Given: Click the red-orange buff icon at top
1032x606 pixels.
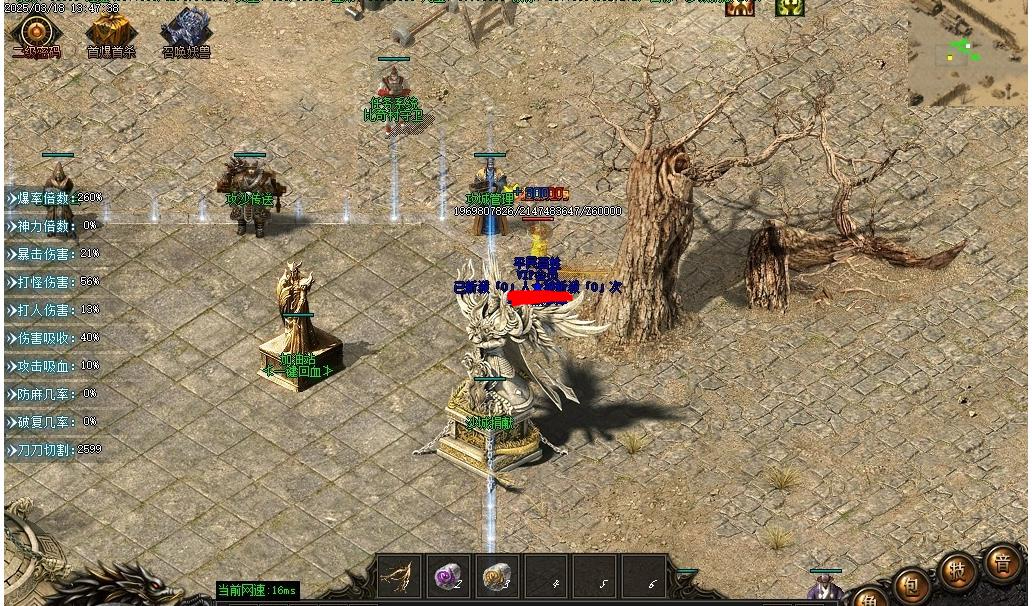Looking at the screenshot, I should tap(740, 8).
